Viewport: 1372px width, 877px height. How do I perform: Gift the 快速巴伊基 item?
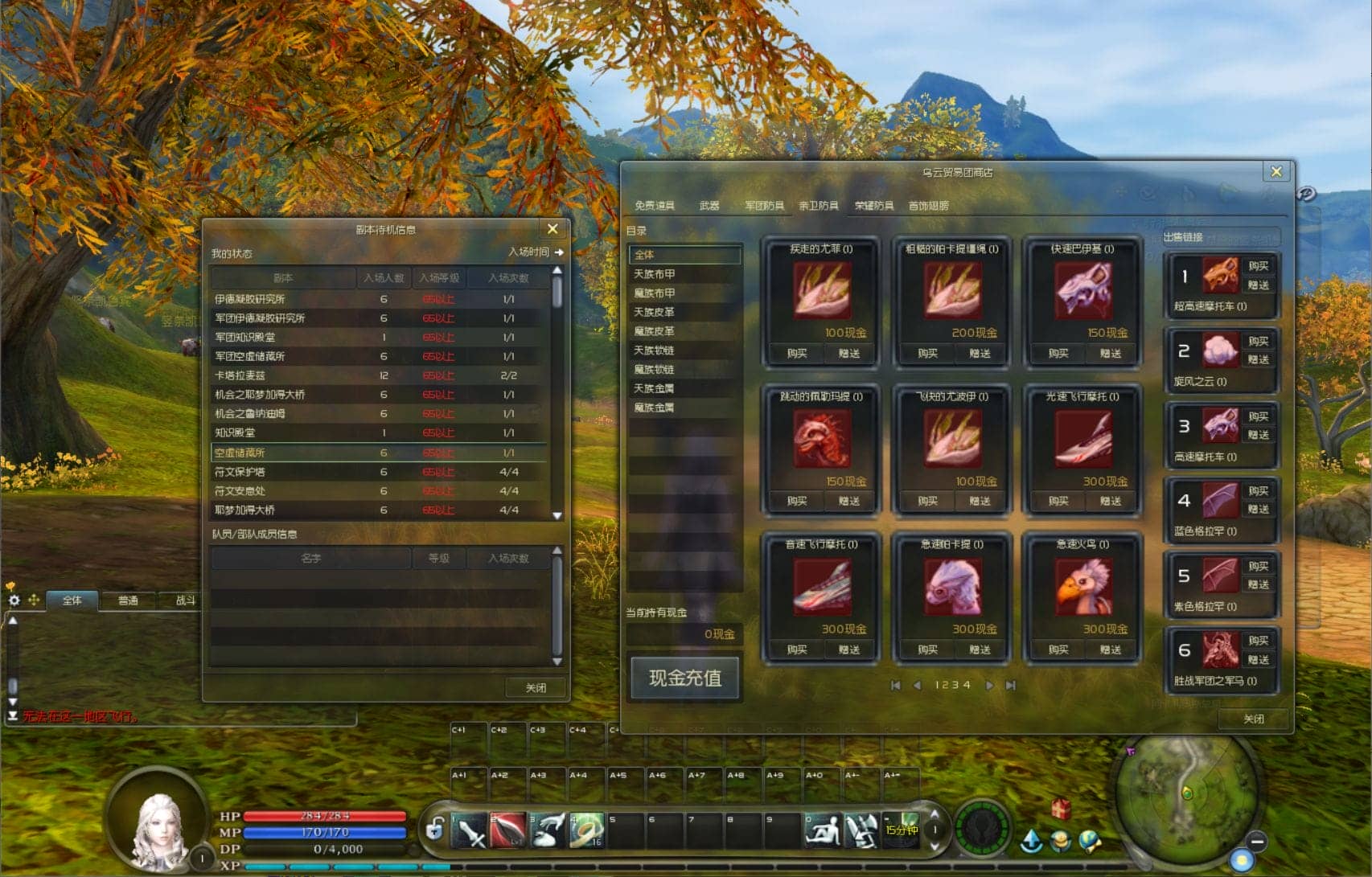pos(1111,354)
